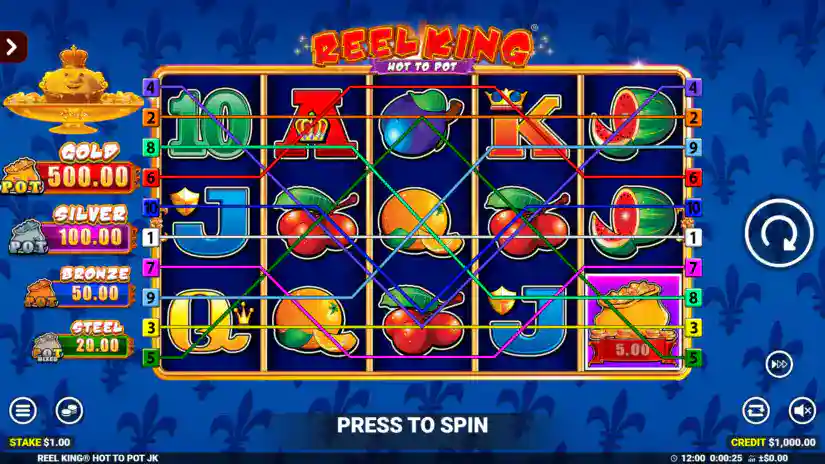This screenshot has height=464, width=825.
Task: Spin the reels with the circular arrow button
Action: (x=778, y=232)
